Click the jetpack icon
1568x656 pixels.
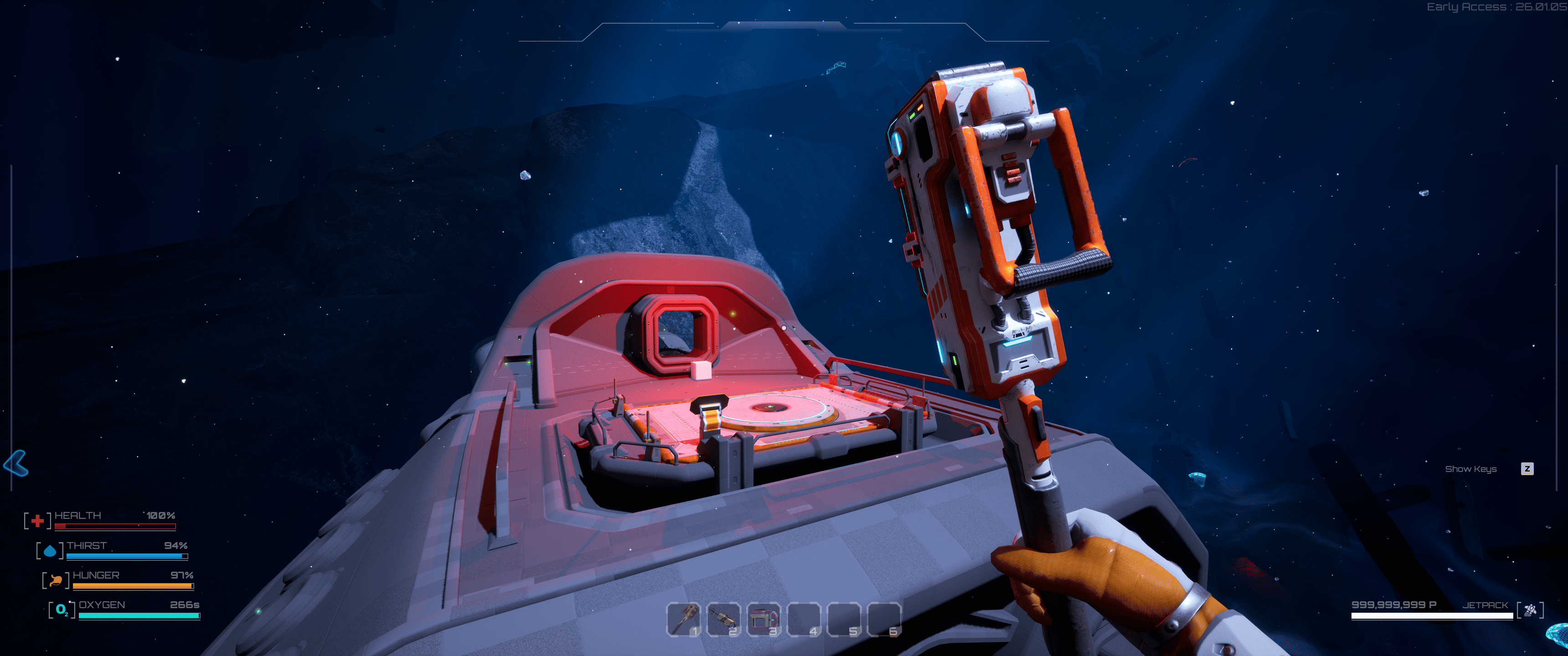1530,609
